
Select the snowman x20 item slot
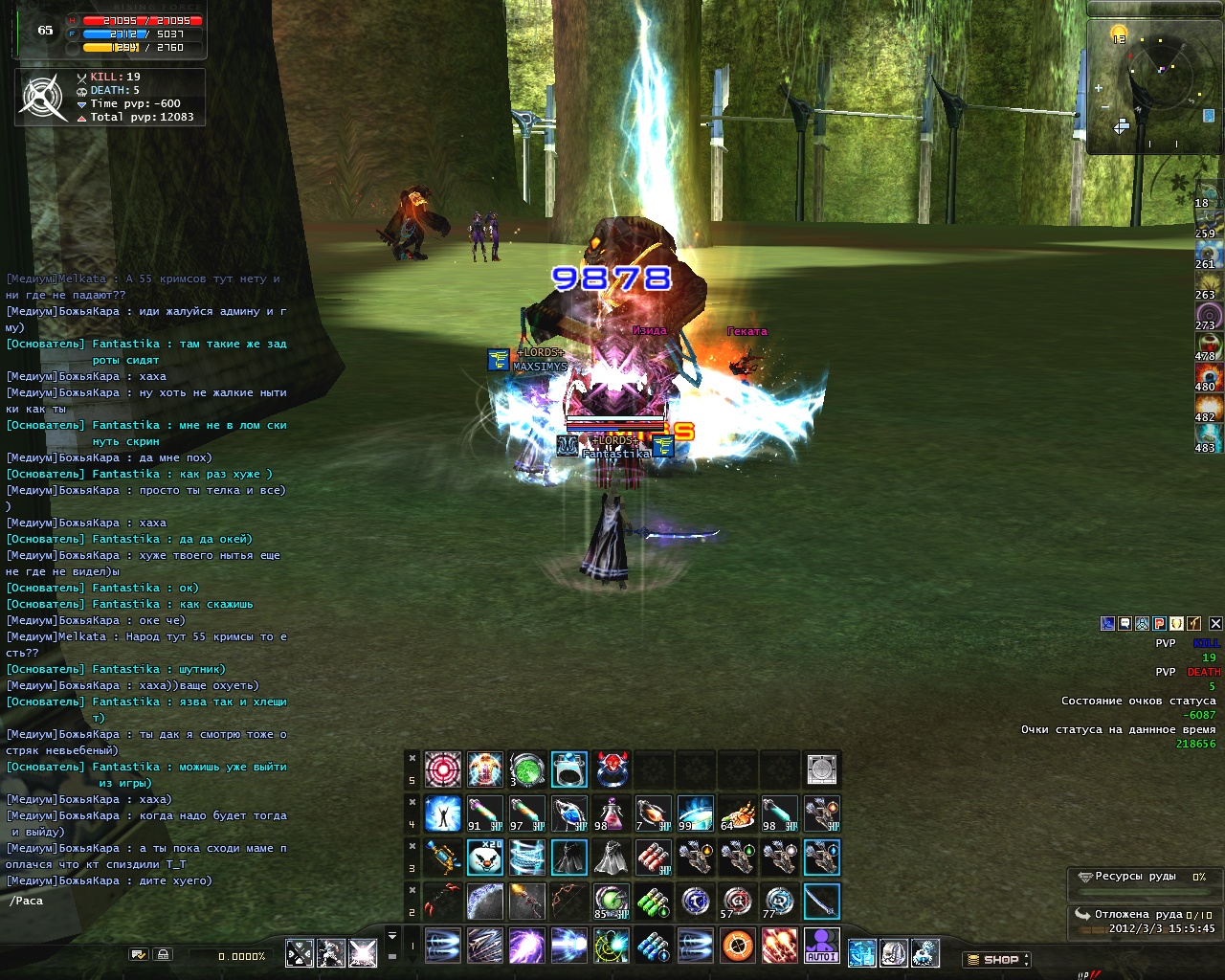(x=485, y=857)
